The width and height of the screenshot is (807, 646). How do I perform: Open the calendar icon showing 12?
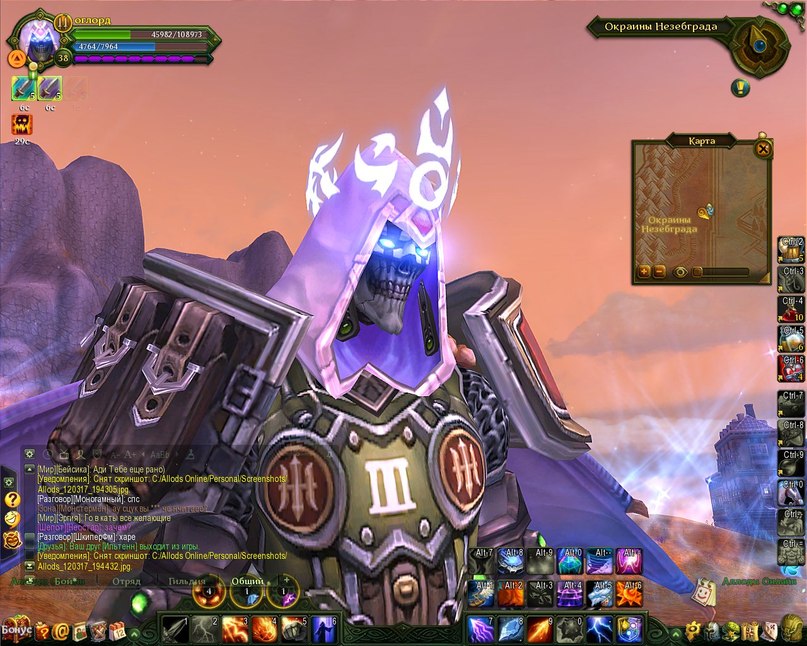coord(117,631)
